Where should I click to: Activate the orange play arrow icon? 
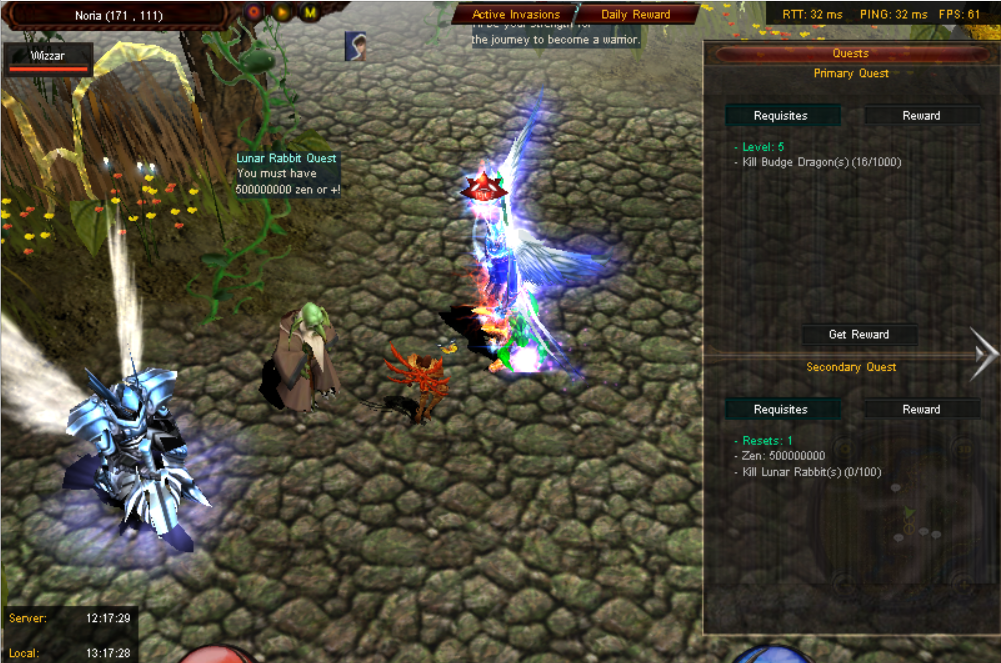282,13
